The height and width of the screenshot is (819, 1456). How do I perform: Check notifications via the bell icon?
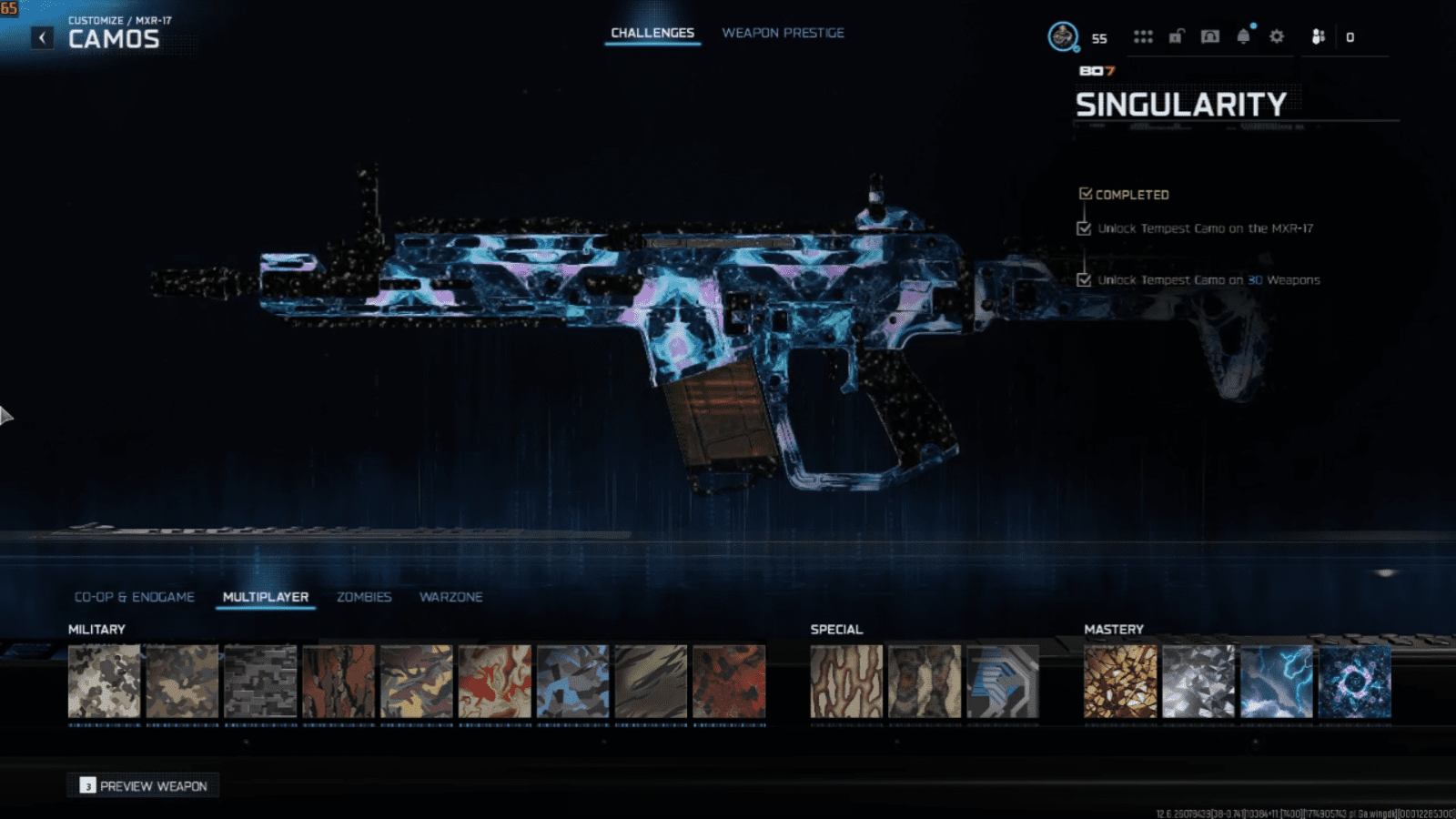tap(1243, 37)
